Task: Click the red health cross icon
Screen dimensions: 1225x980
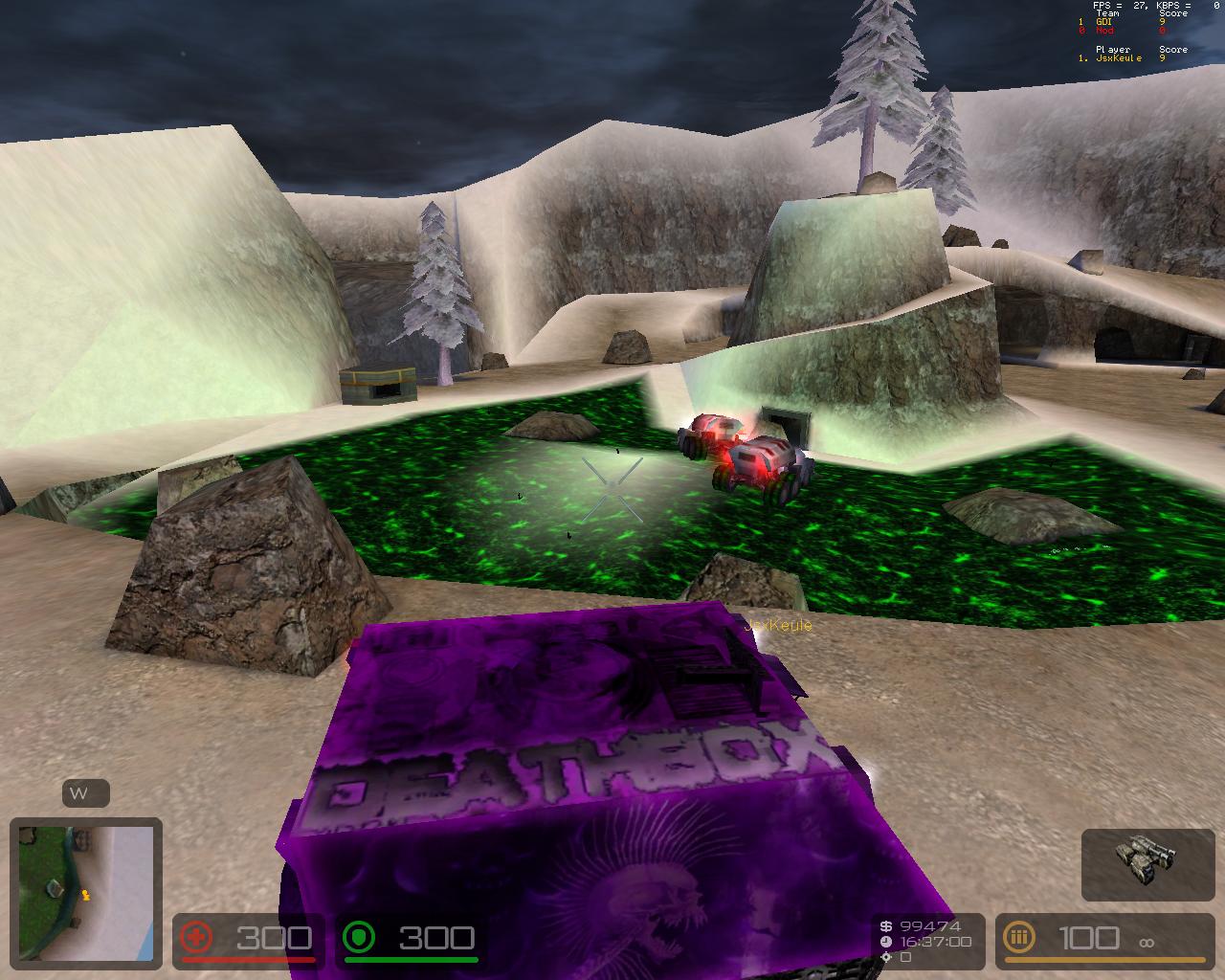Action: (197, 939)
